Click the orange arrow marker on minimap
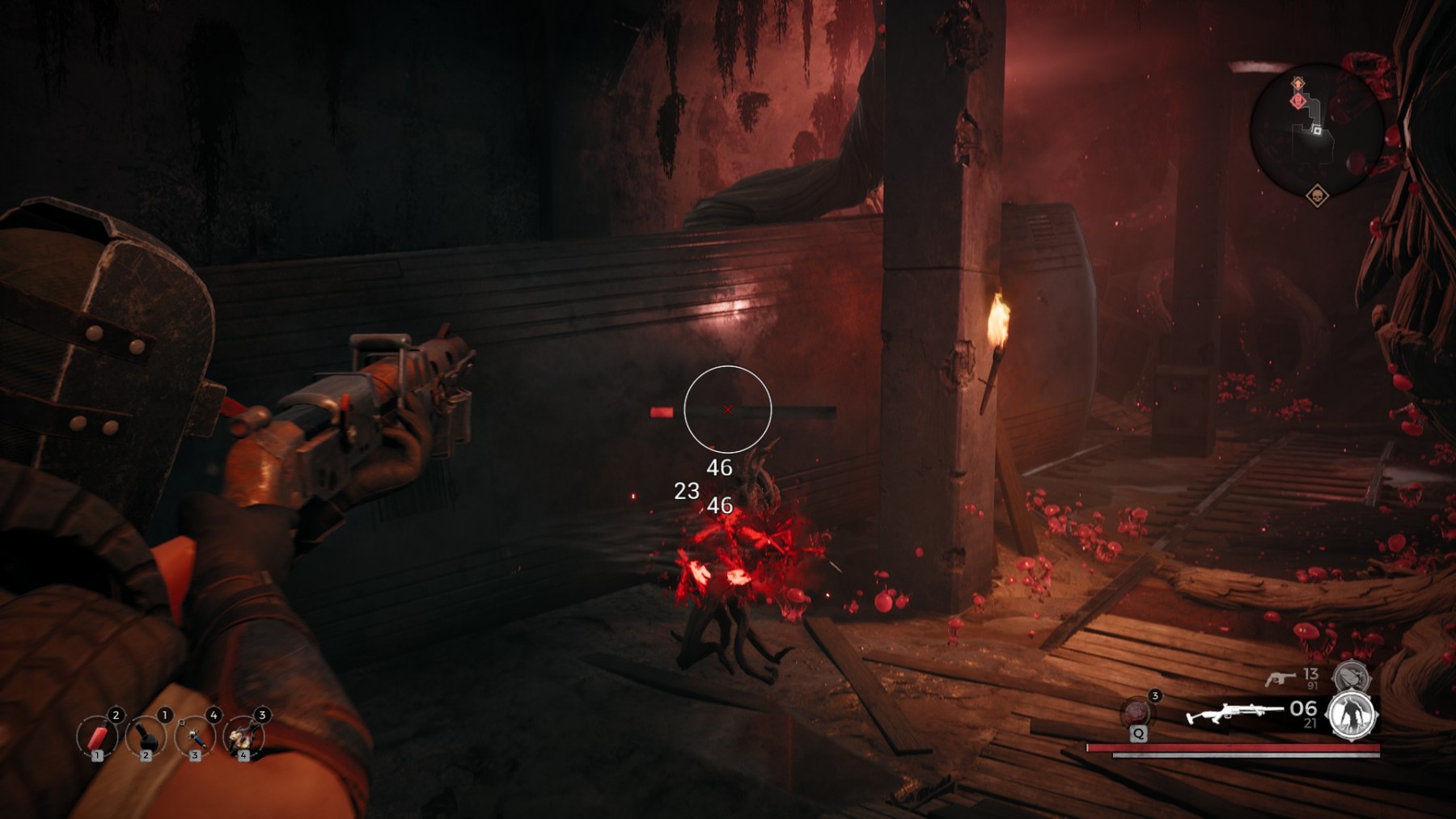 point(1297,83)
